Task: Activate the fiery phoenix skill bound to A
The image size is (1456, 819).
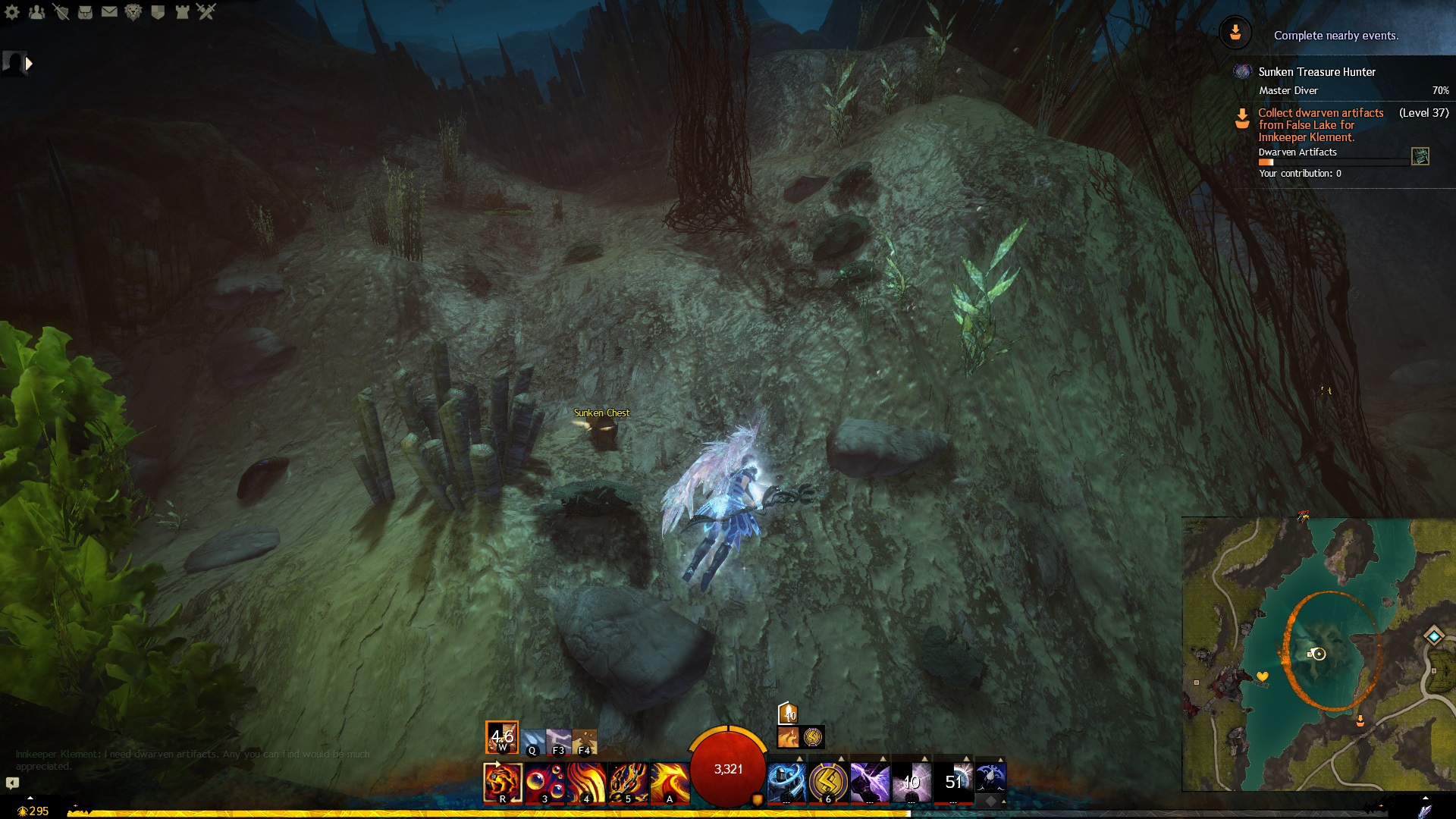Action: pos(670,782)
